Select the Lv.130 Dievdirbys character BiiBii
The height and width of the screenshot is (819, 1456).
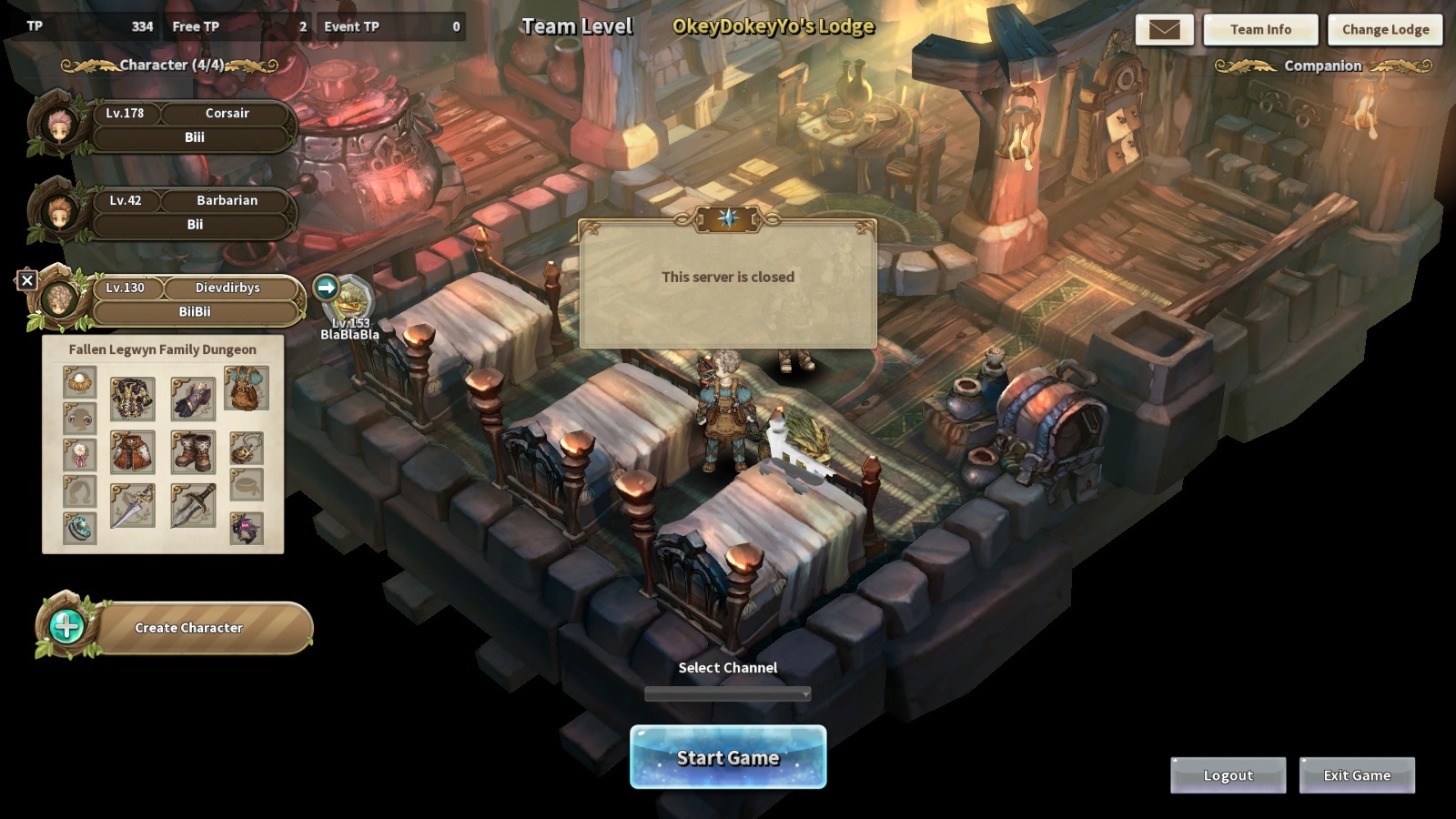194,300
